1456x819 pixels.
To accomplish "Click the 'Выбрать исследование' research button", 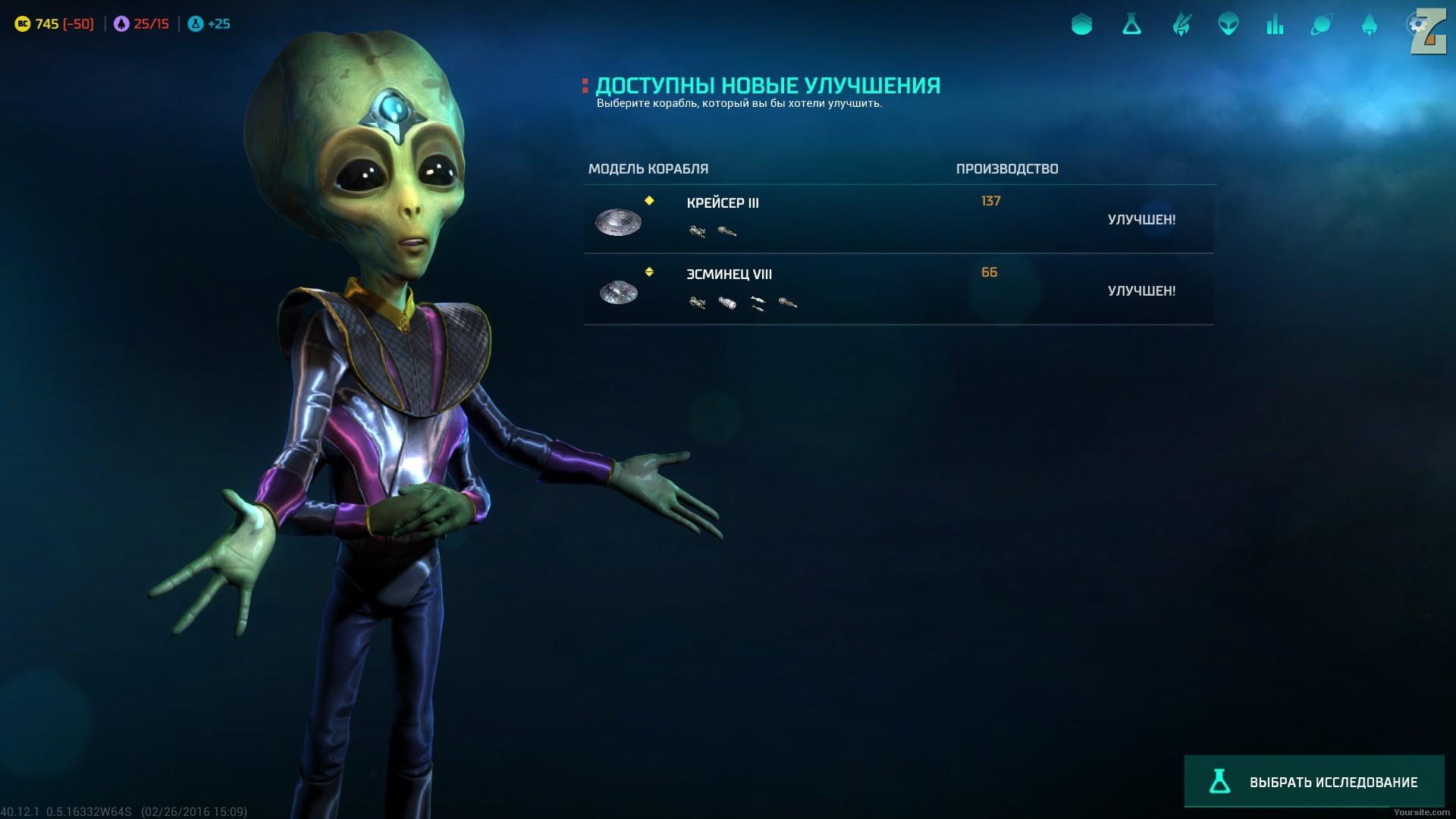I will coord(1313,782).
